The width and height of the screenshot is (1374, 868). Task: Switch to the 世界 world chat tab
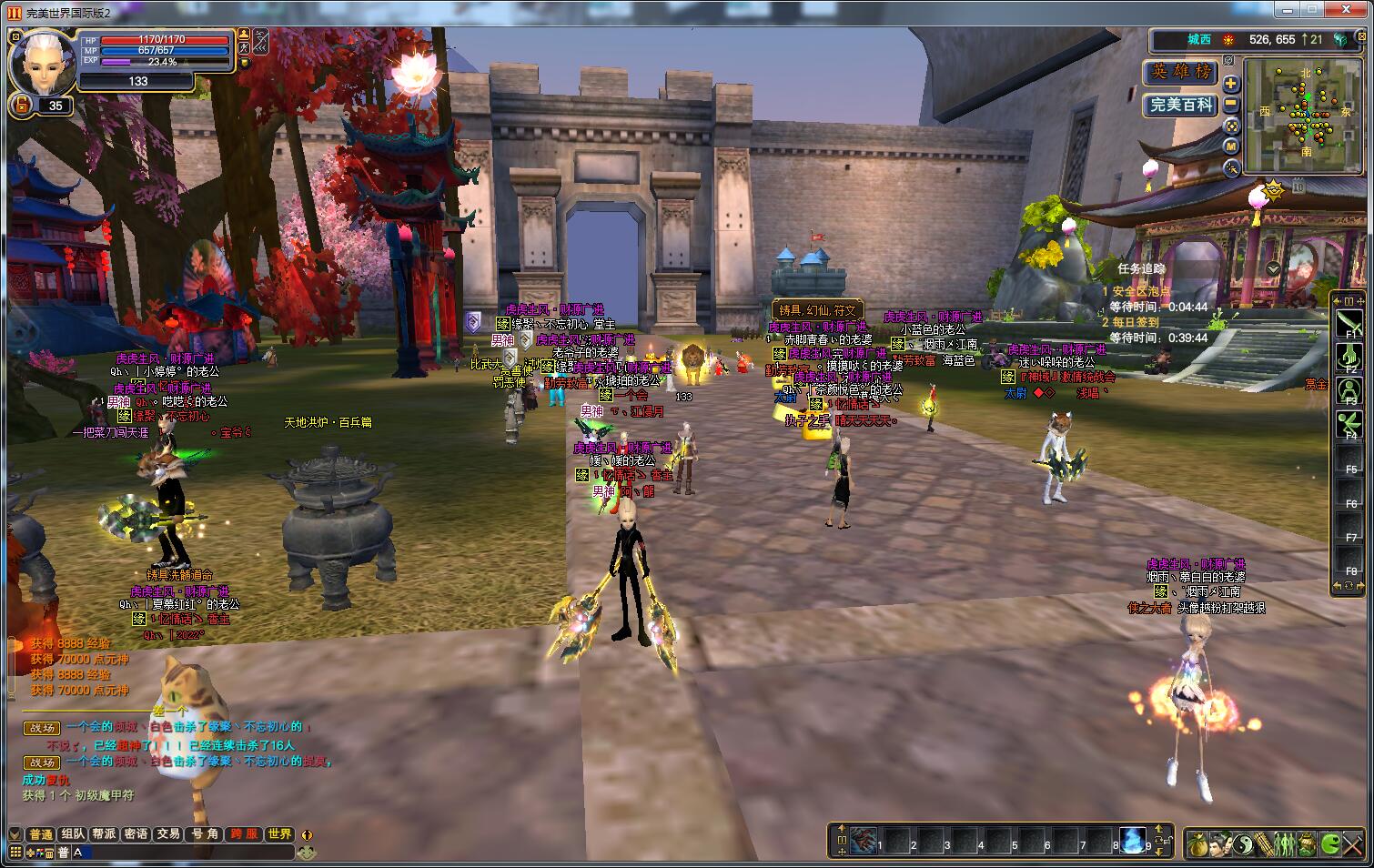[279, 834]
